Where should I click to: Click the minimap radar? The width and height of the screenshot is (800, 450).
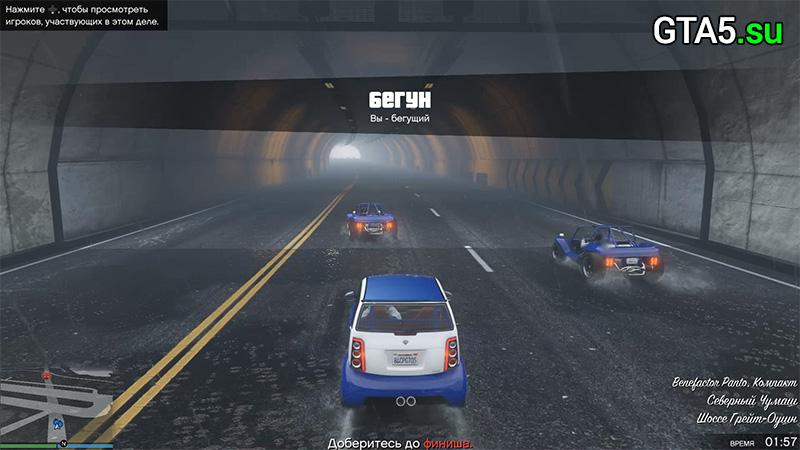[x=57, y=400]
